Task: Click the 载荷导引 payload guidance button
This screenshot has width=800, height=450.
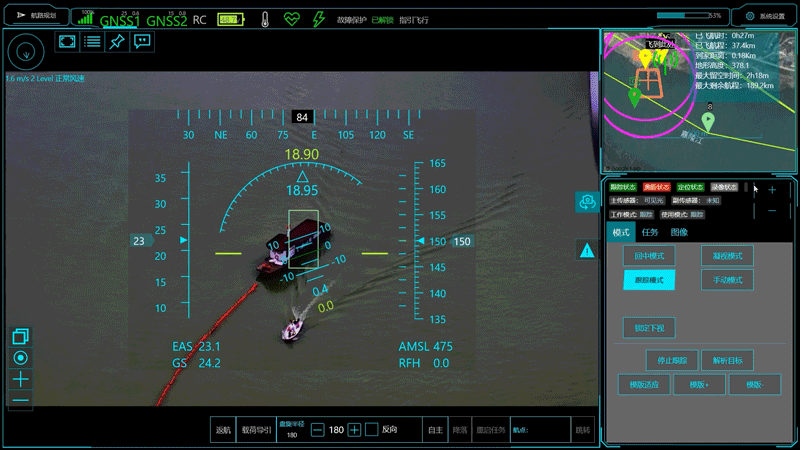Action: click(x=256, y=429)
